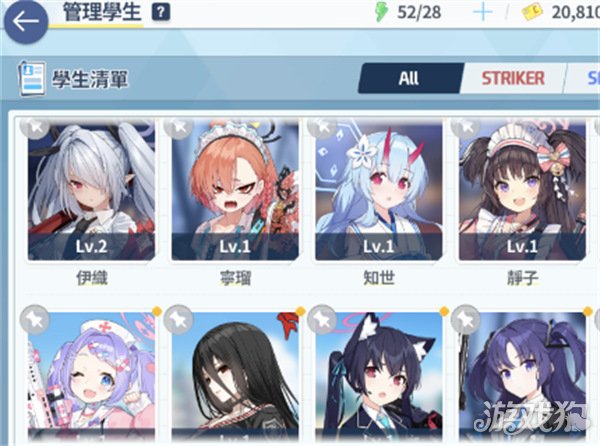Show only STRIKER students
600x446 pixels.
pyautogui.click(x=512, y=78)
